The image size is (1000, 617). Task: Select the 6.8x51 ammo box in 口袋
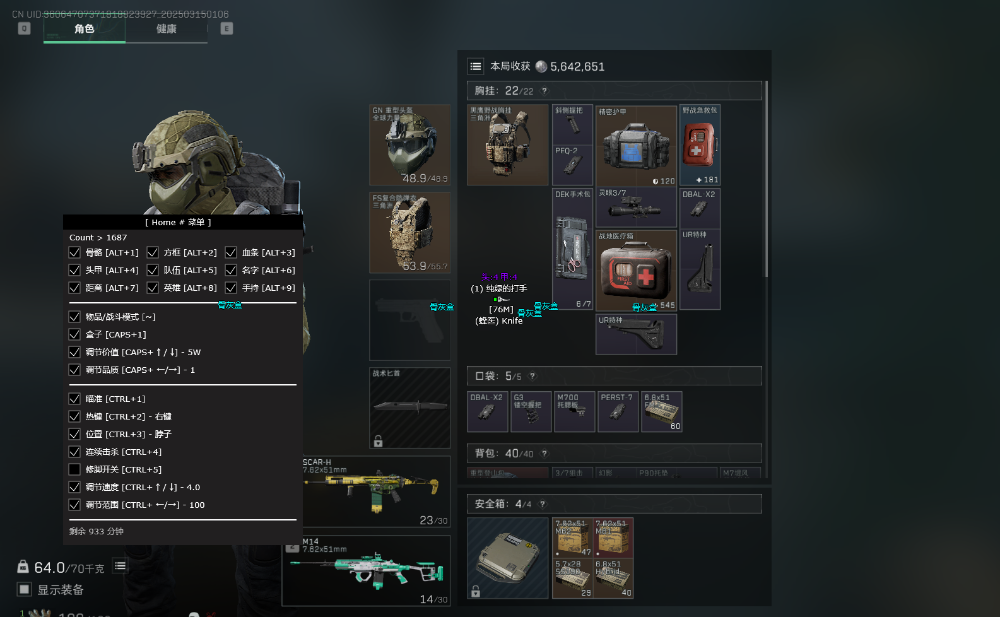tap(661, 411)
